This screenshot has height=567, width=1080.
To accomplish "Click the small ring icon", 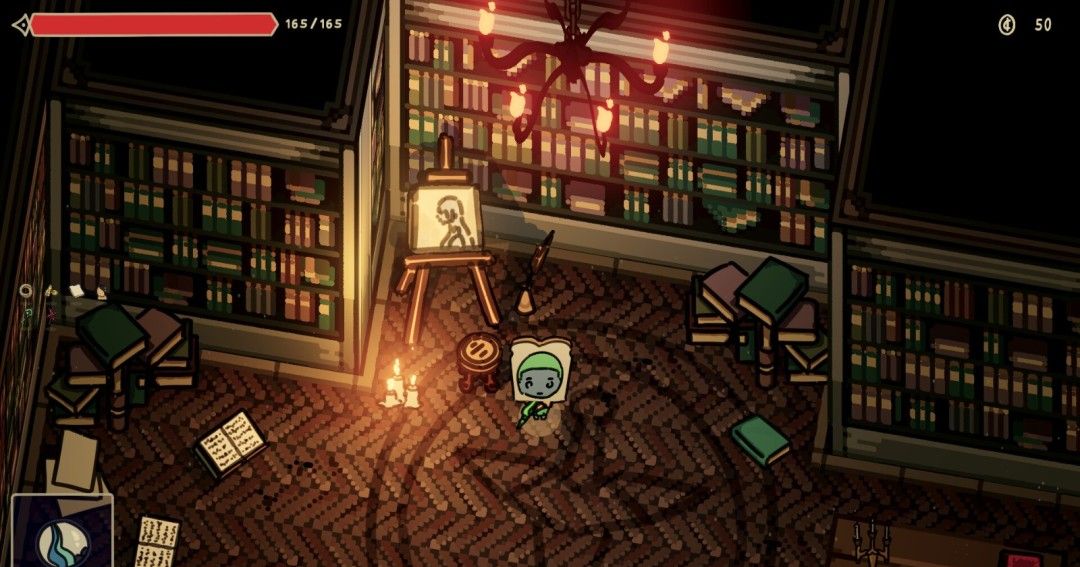I will pyautogui.click(x=26, y=291).
